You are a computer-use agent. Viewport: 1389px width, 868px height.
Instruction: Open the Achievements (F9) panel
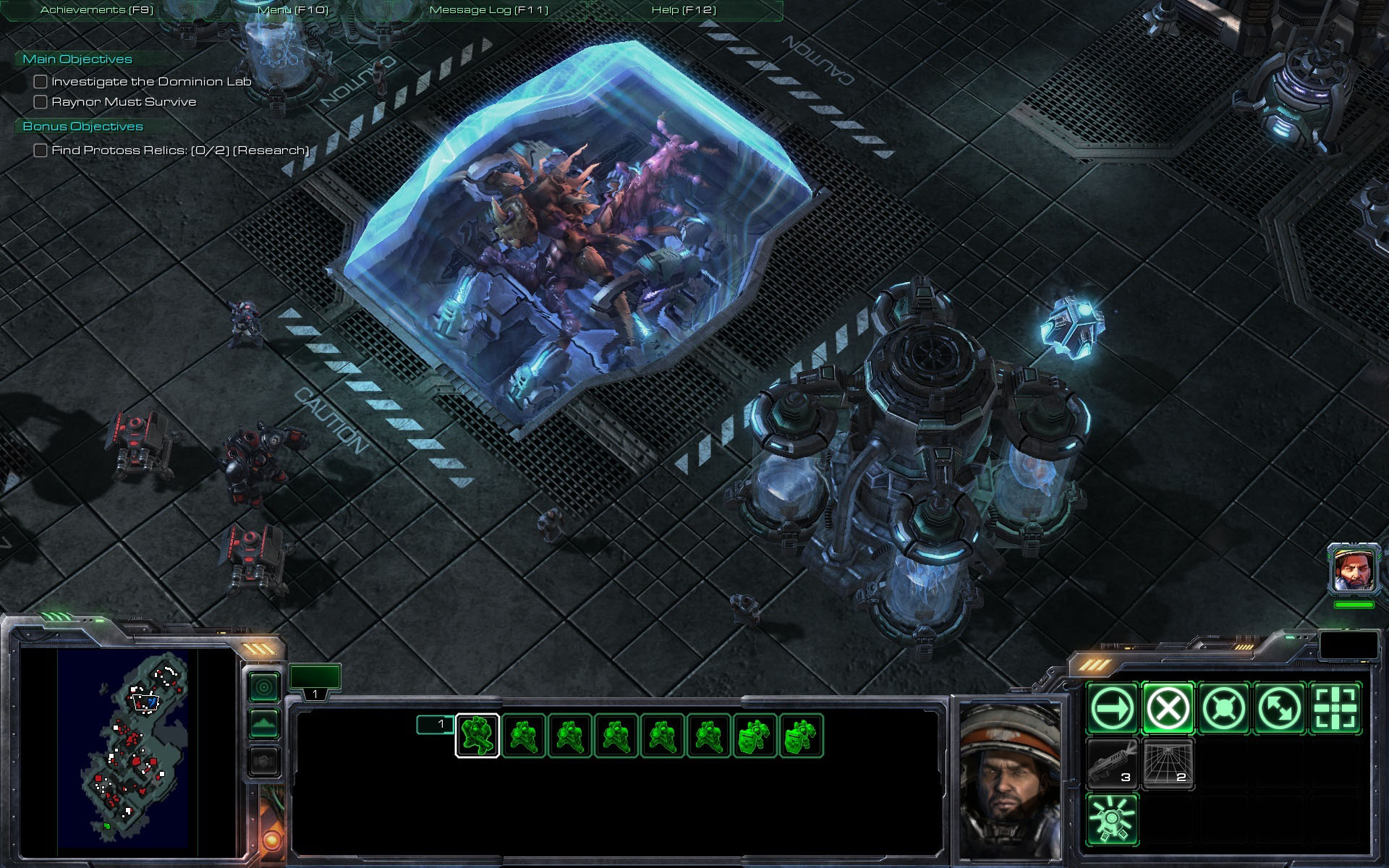tap(97, 10)
